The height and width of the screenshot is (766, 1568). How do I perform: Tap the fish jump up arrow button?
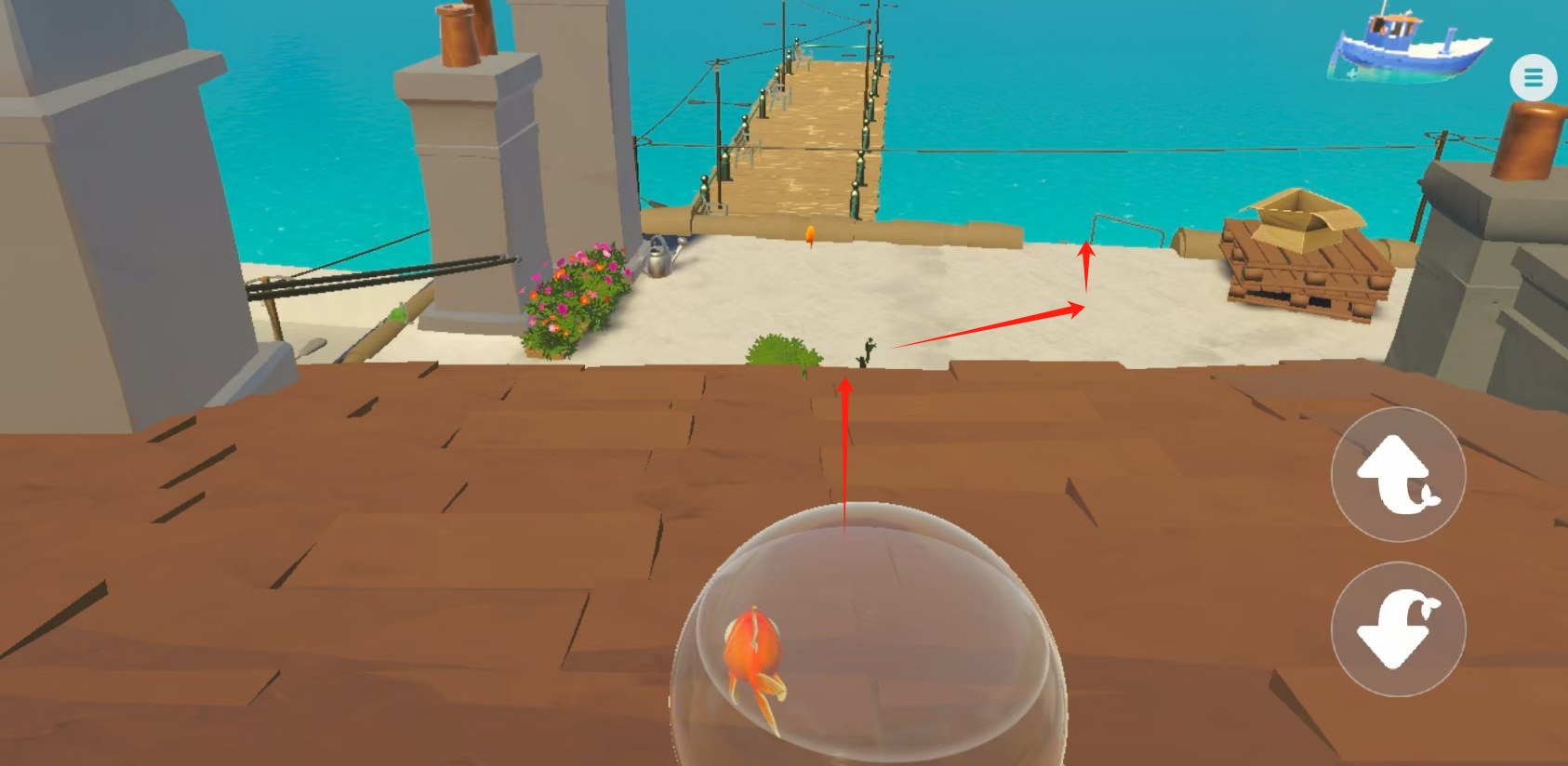1398,474
